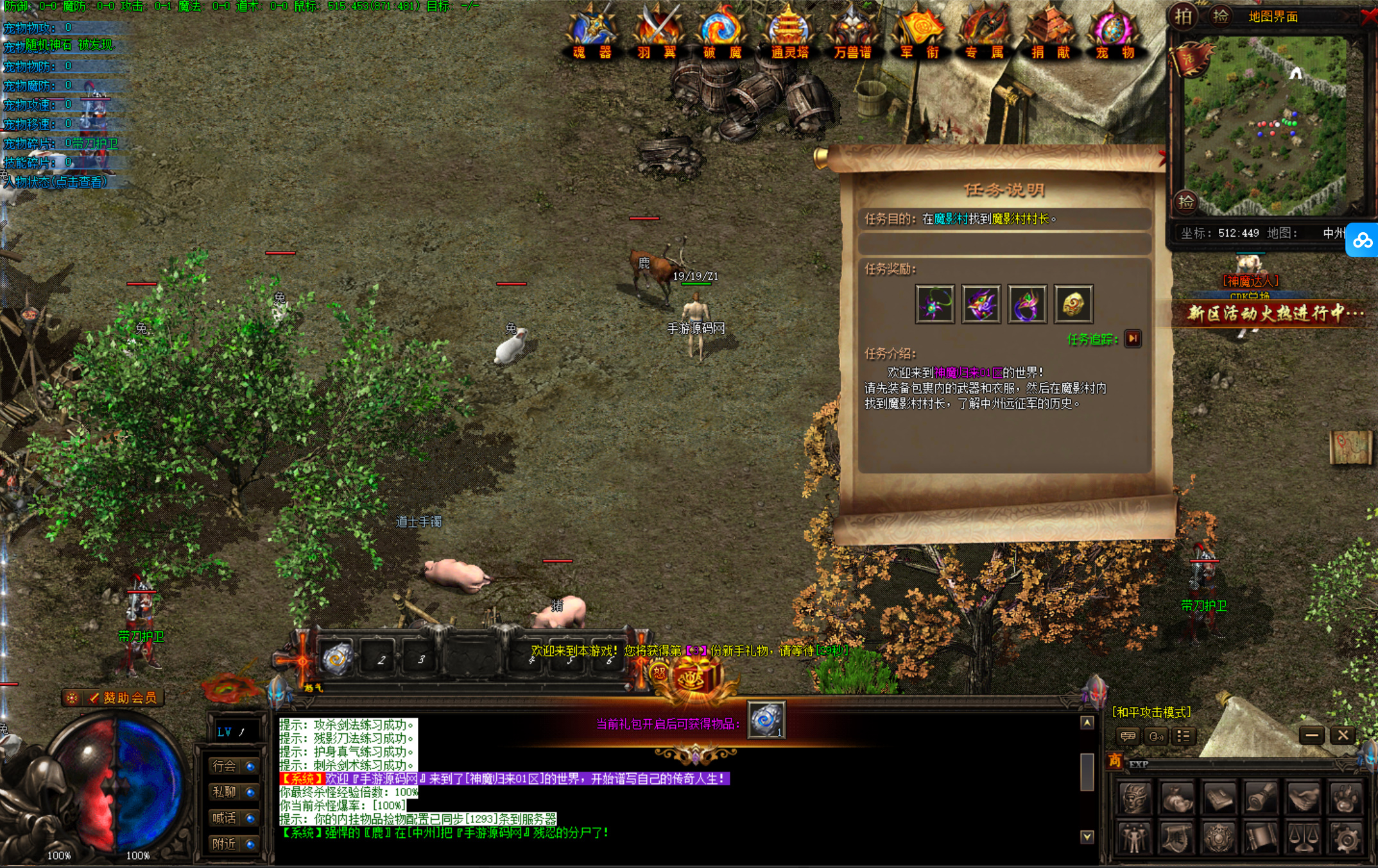Click the blue cloud overlay button

point(1362,241)
